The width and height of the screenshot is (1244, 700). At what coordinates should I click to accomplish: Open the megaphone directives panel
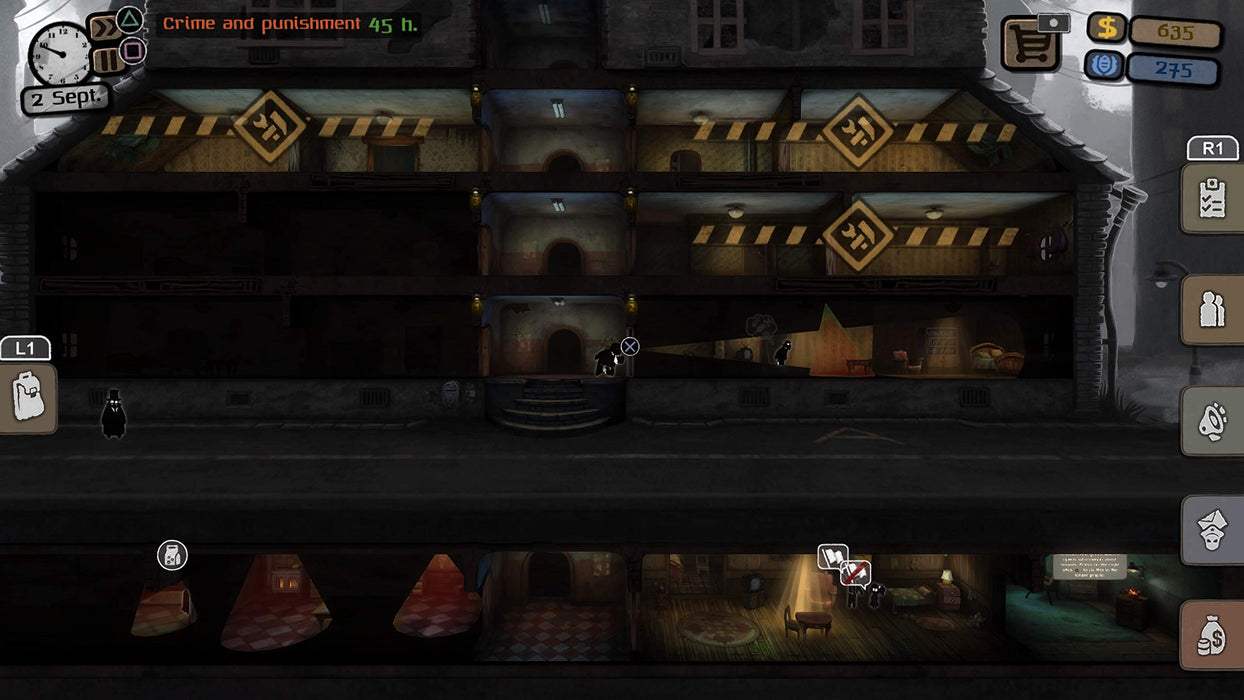pyautogui.click(x=1212, y=421)
